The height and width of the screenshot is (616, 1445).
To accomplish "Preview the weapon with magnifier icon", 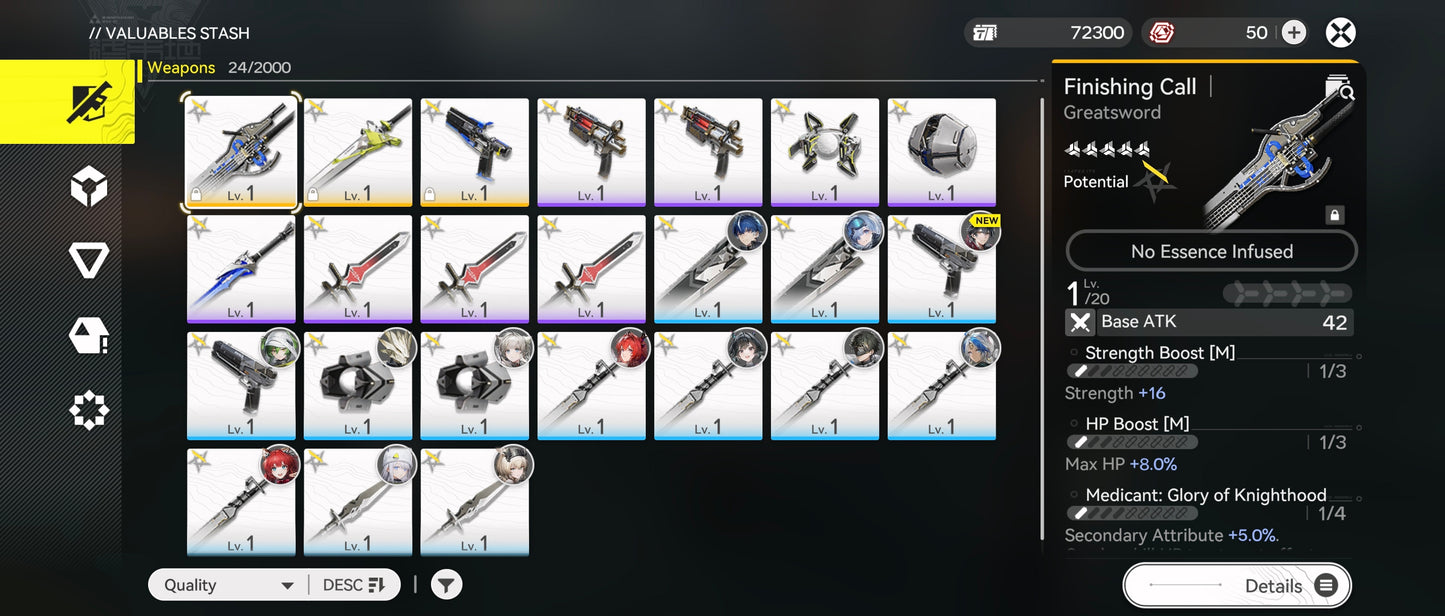I will 1339,89.
